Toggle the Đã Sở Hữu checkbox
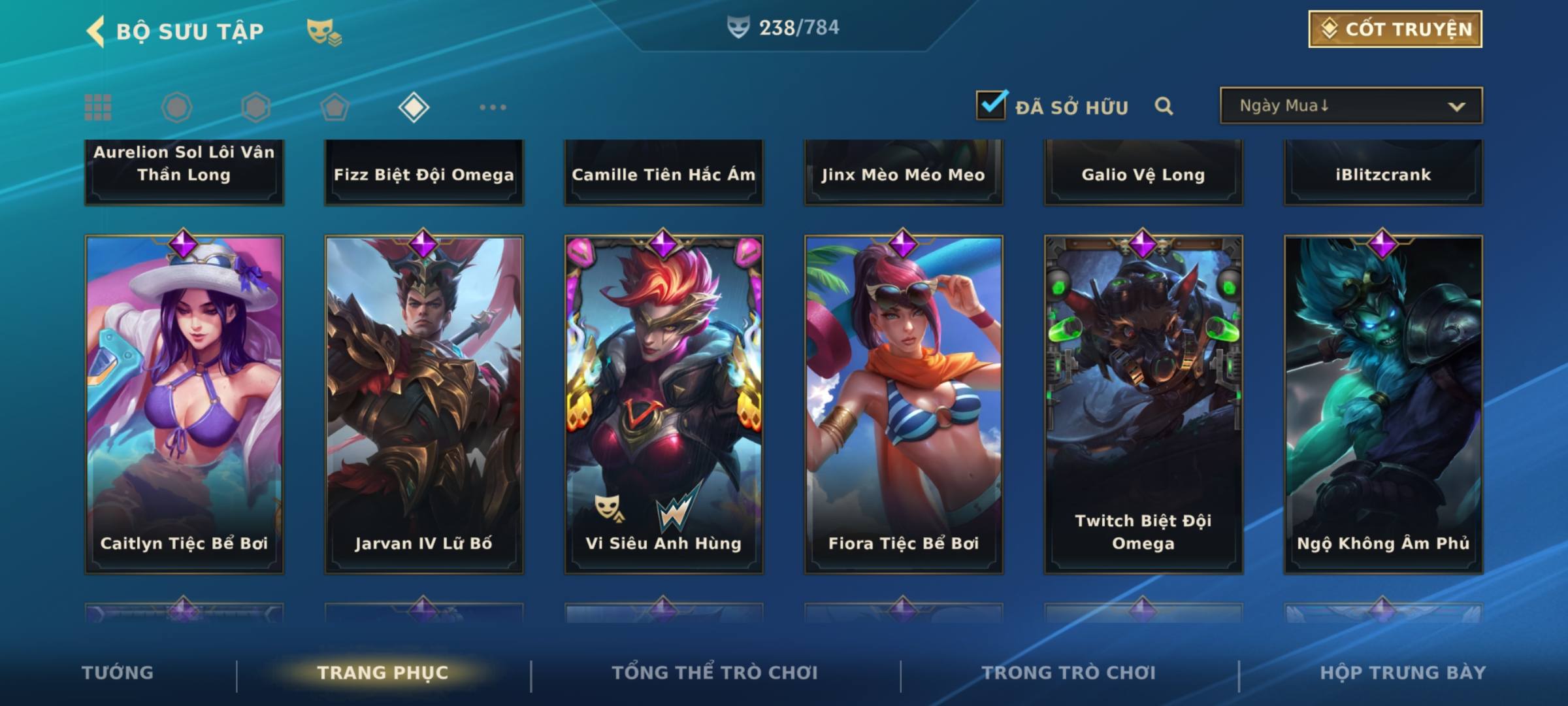The image size is (1568, 706). click(991, 105)
